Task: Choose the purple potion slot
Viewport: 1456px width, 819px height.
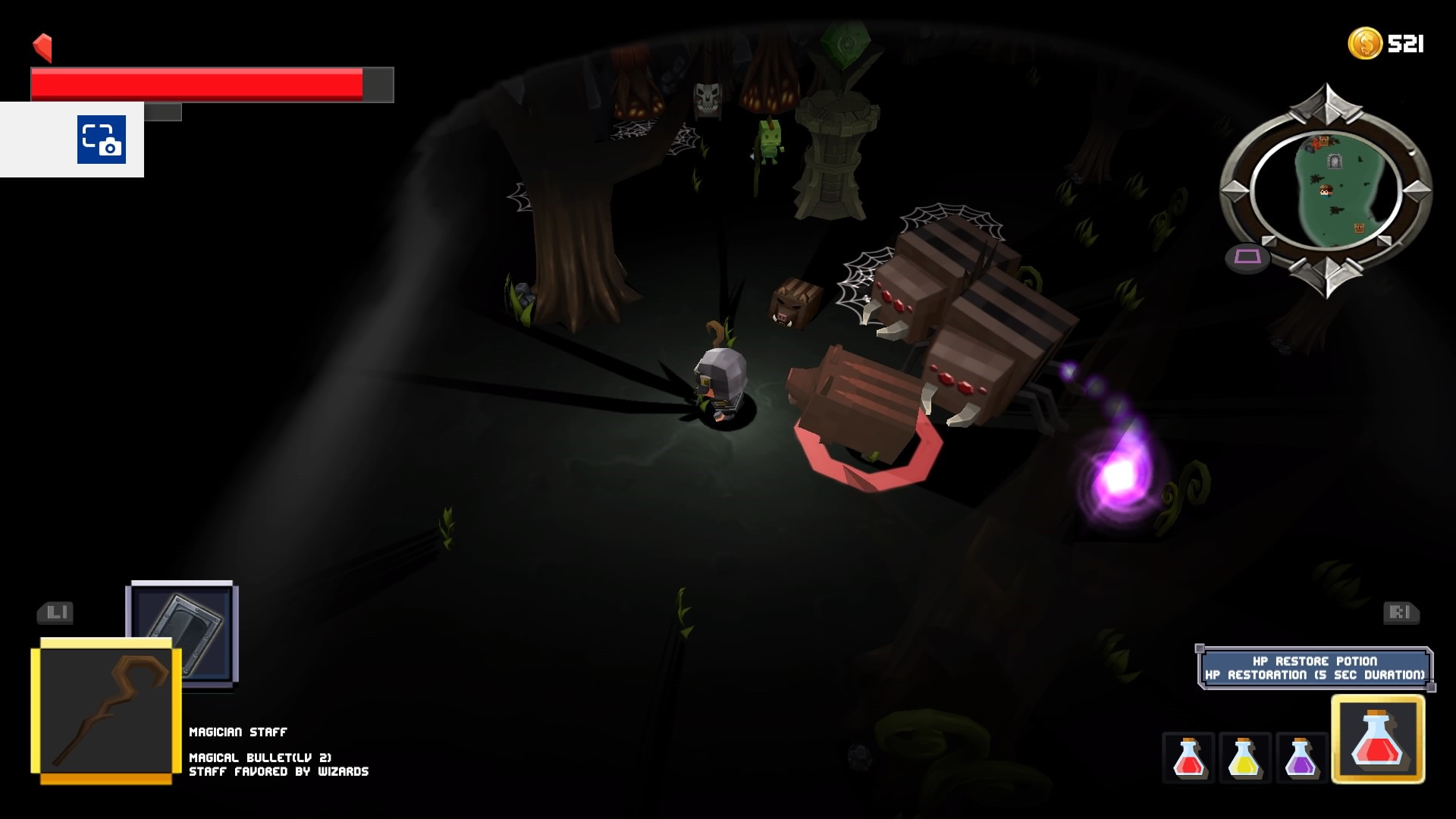Action: coord(1301,758)
